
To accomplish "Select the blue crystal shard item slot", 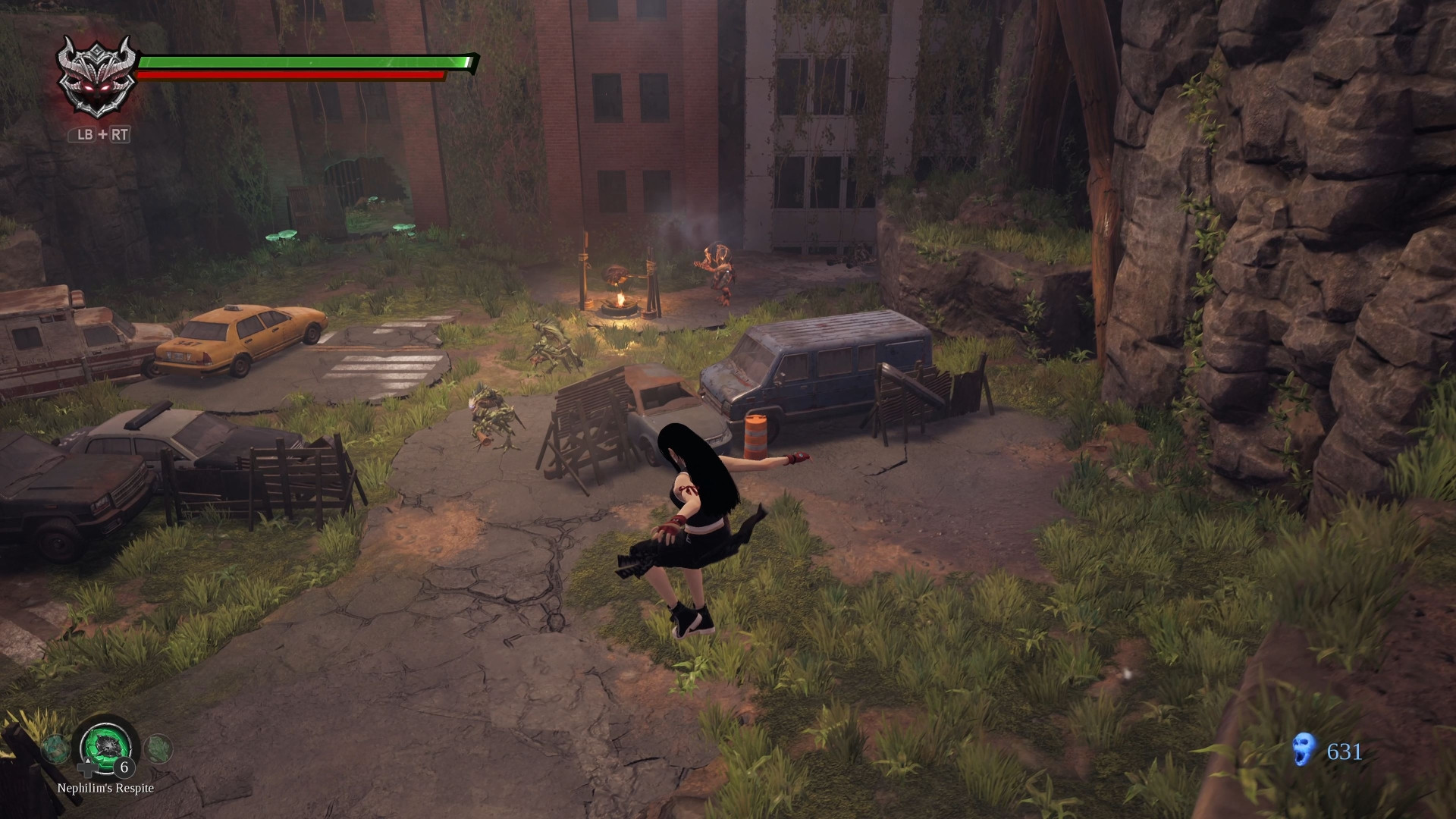I will (x=55, y=748).
